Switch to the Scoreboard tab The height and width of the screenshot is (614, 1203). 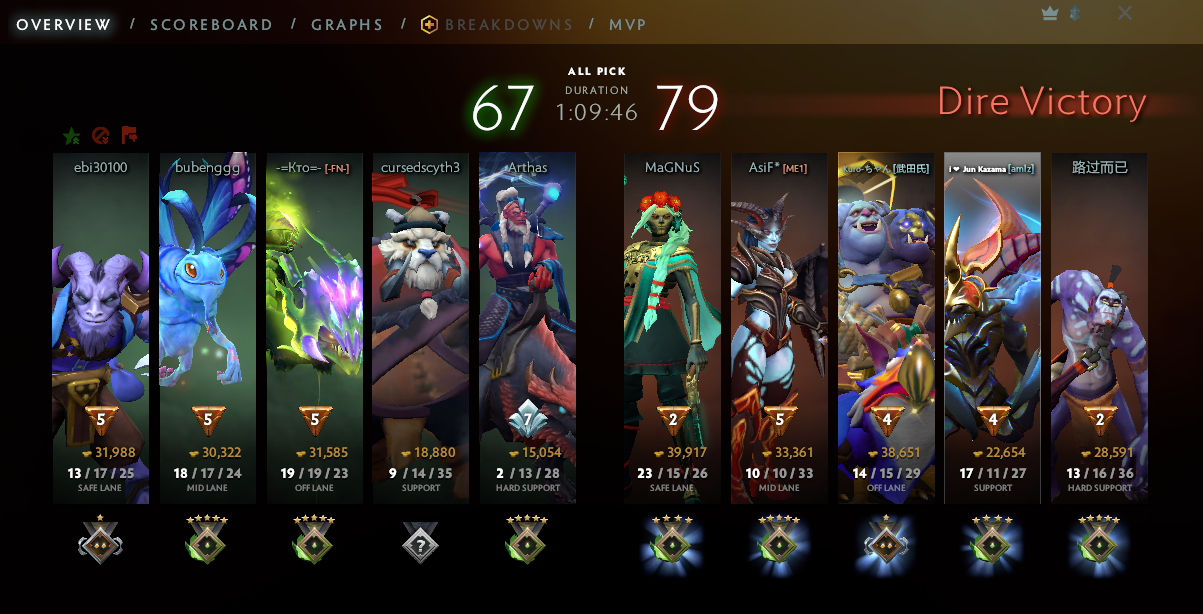pos(211,25)
